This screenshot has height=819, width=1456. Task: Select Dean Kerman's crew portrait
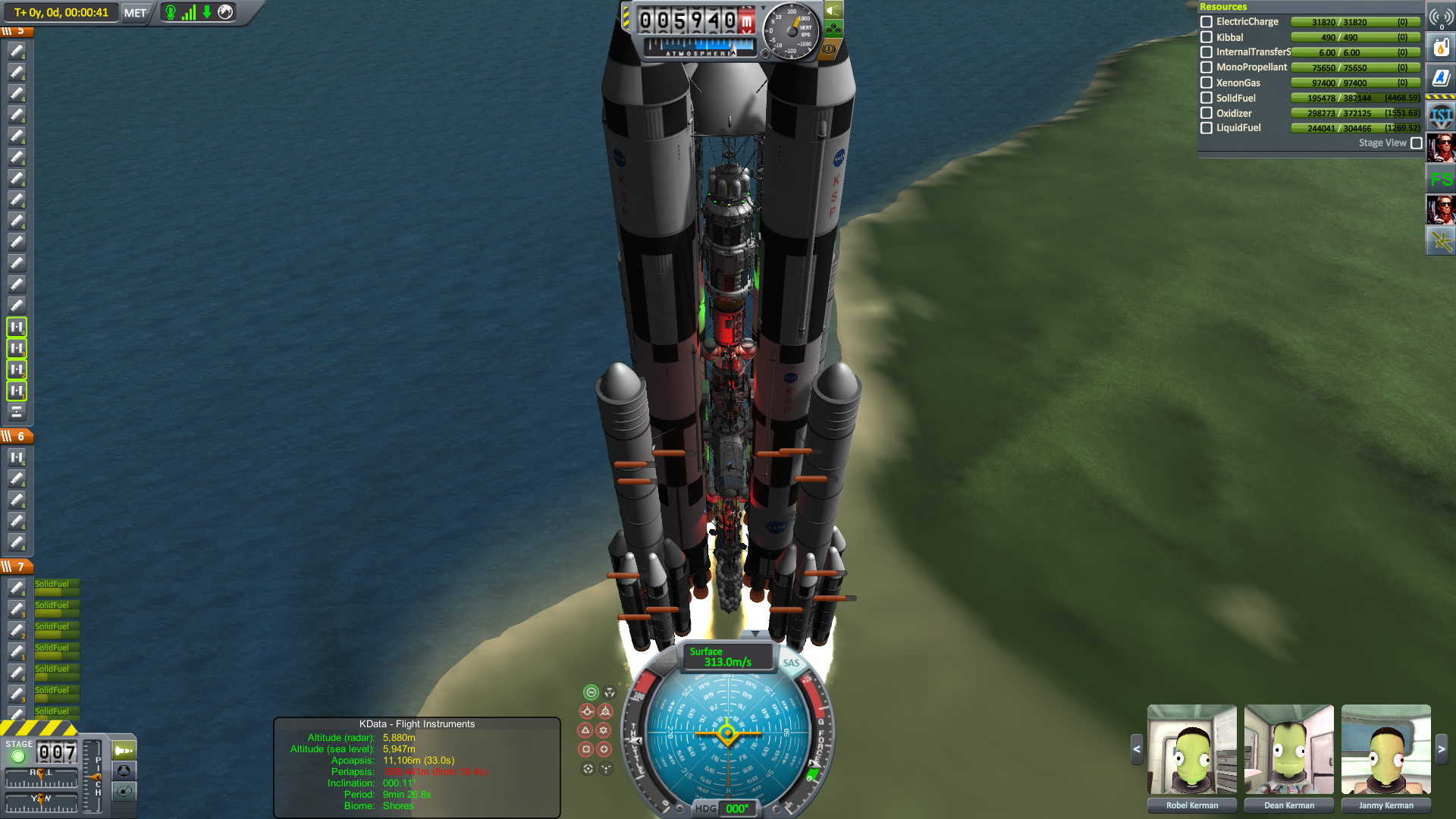[1289, 749]
